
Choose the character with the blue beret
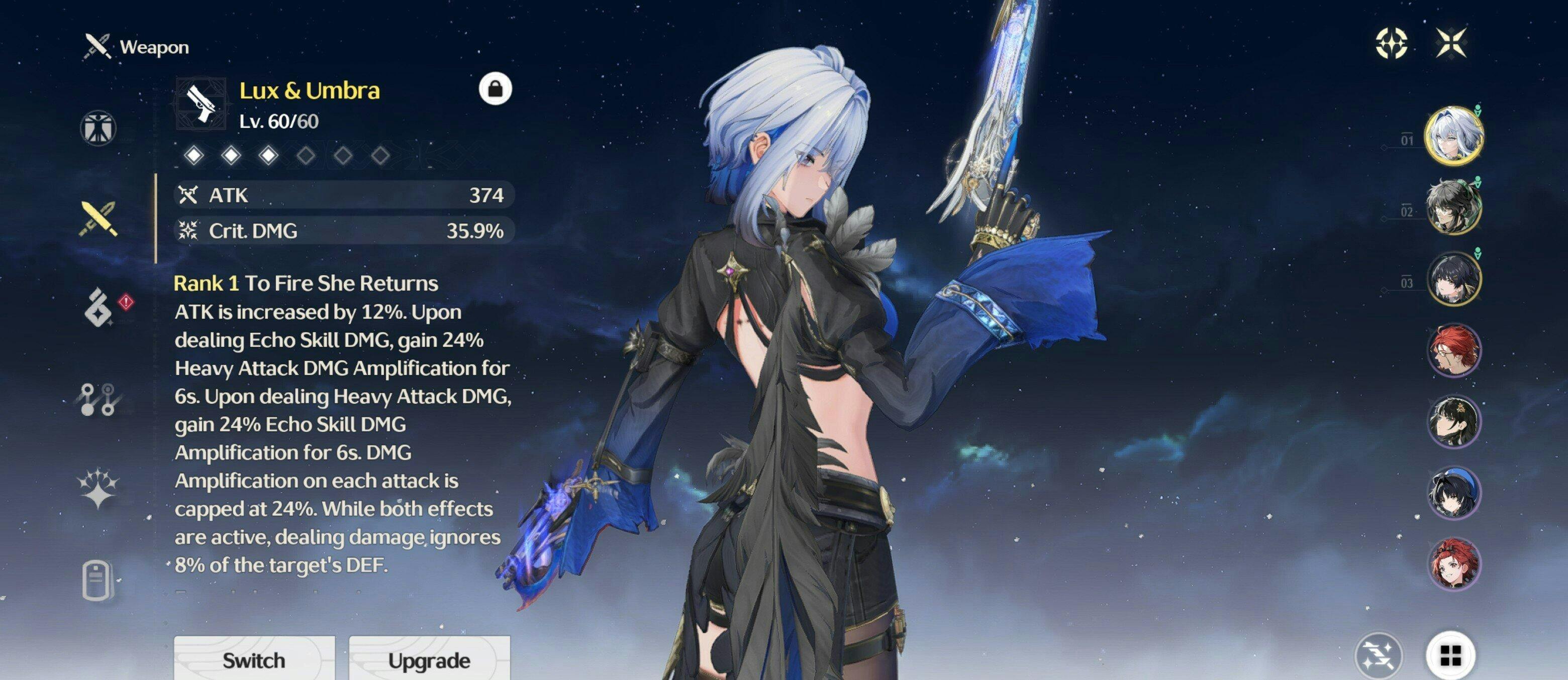click(x=1453, y=493)
